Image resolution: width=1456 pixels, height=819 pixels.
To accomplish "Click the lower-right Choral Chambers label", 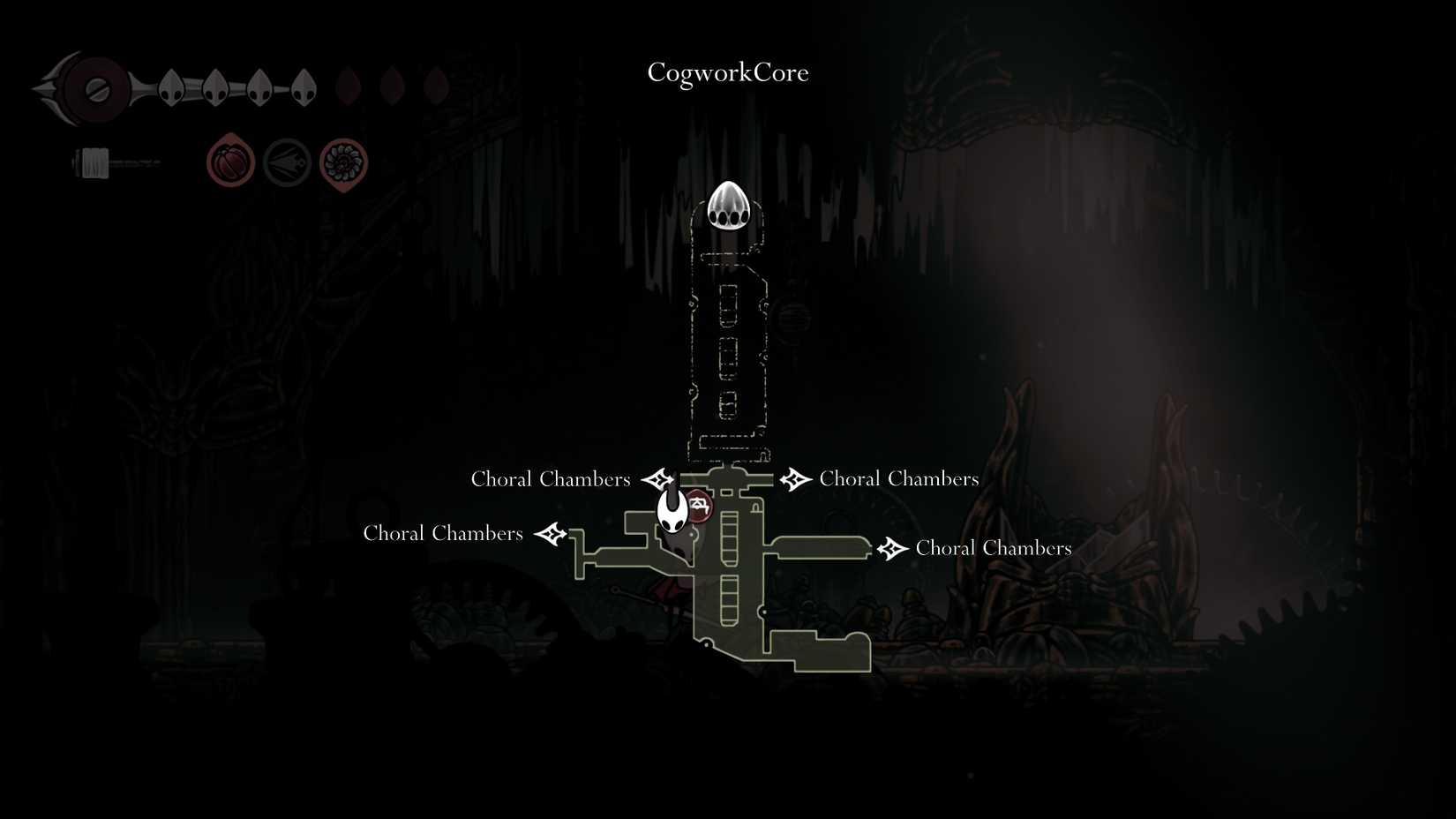I will click(994, 547).
